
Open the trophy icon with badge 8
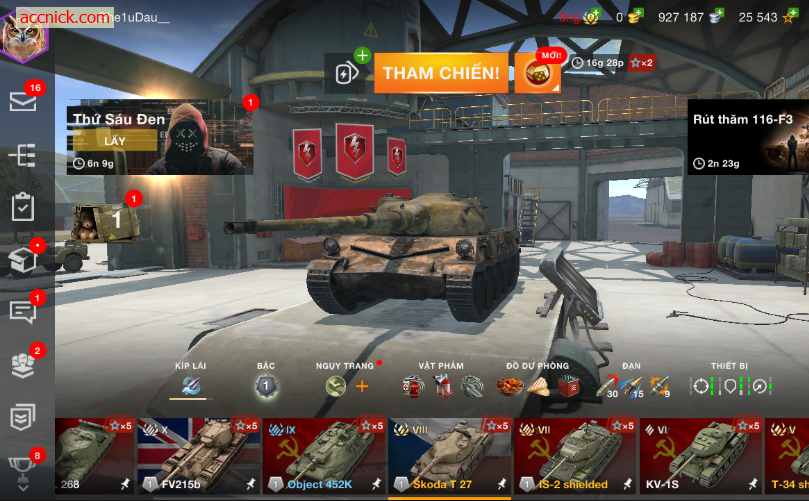[x=22, y=468]
